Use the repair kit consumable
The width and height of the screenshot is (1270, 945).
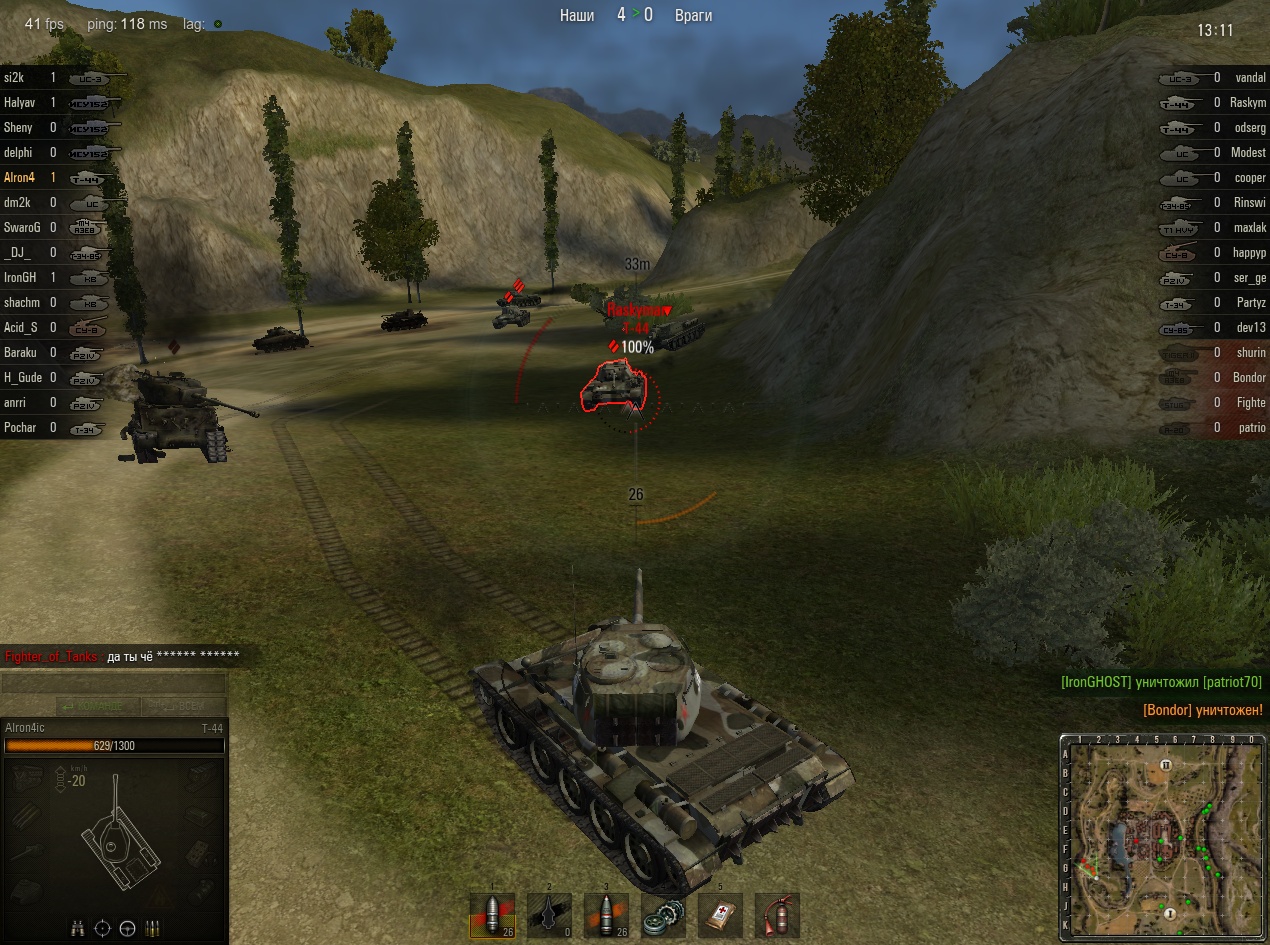(x=663, y=914)
